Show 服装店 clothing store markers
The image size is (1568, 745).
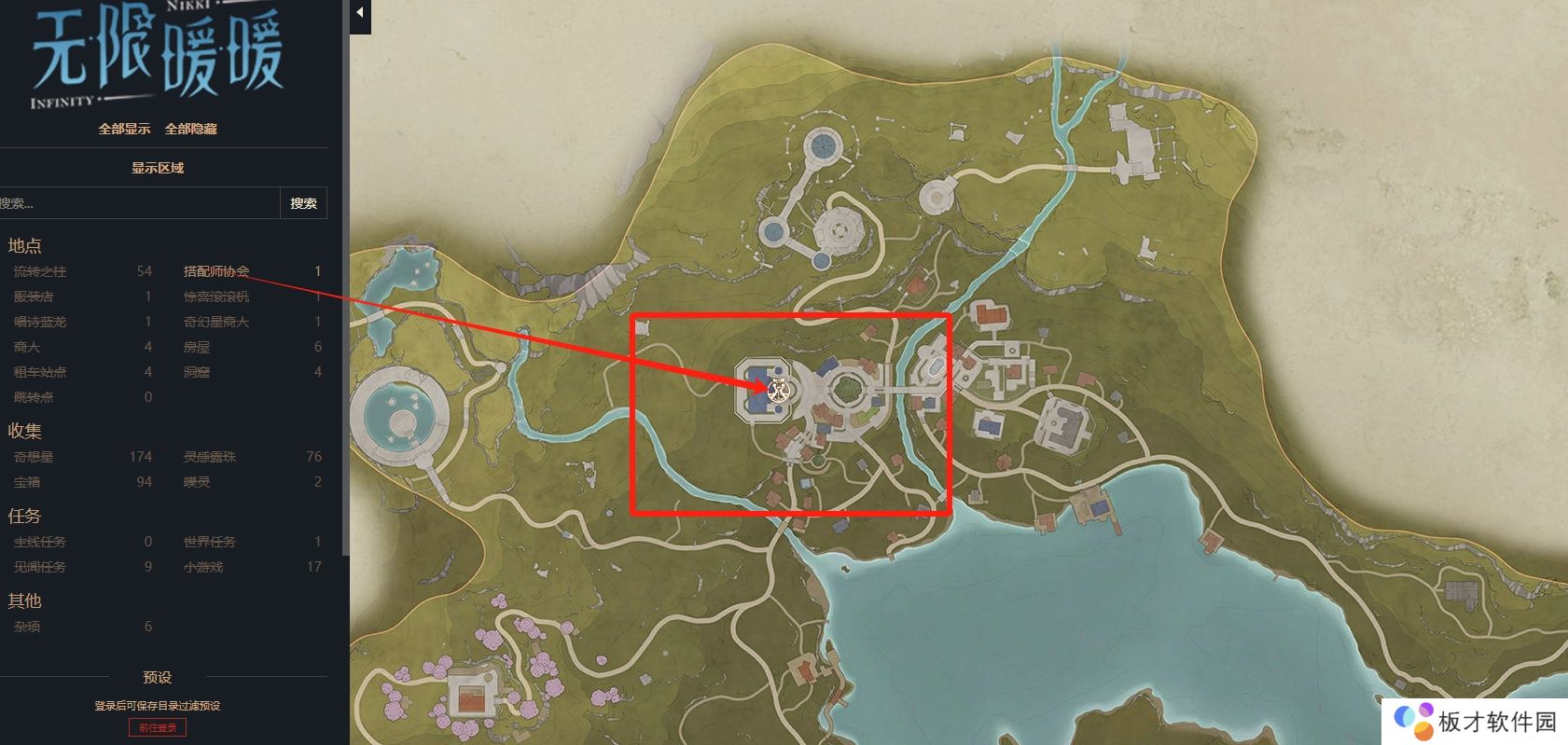point(34,297)
